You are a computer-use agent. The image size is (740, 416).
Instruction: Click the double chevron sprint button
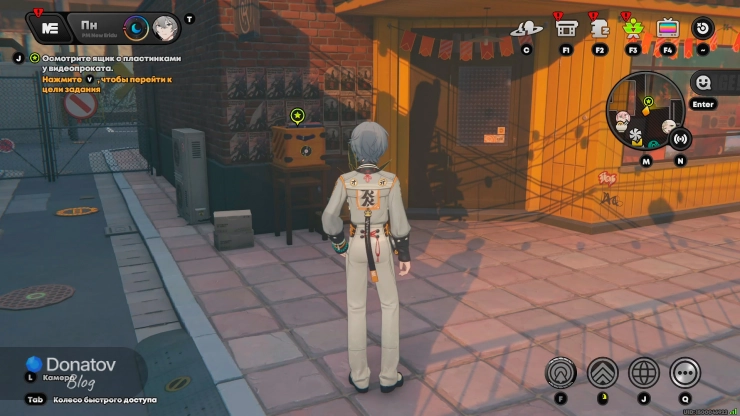602,372
